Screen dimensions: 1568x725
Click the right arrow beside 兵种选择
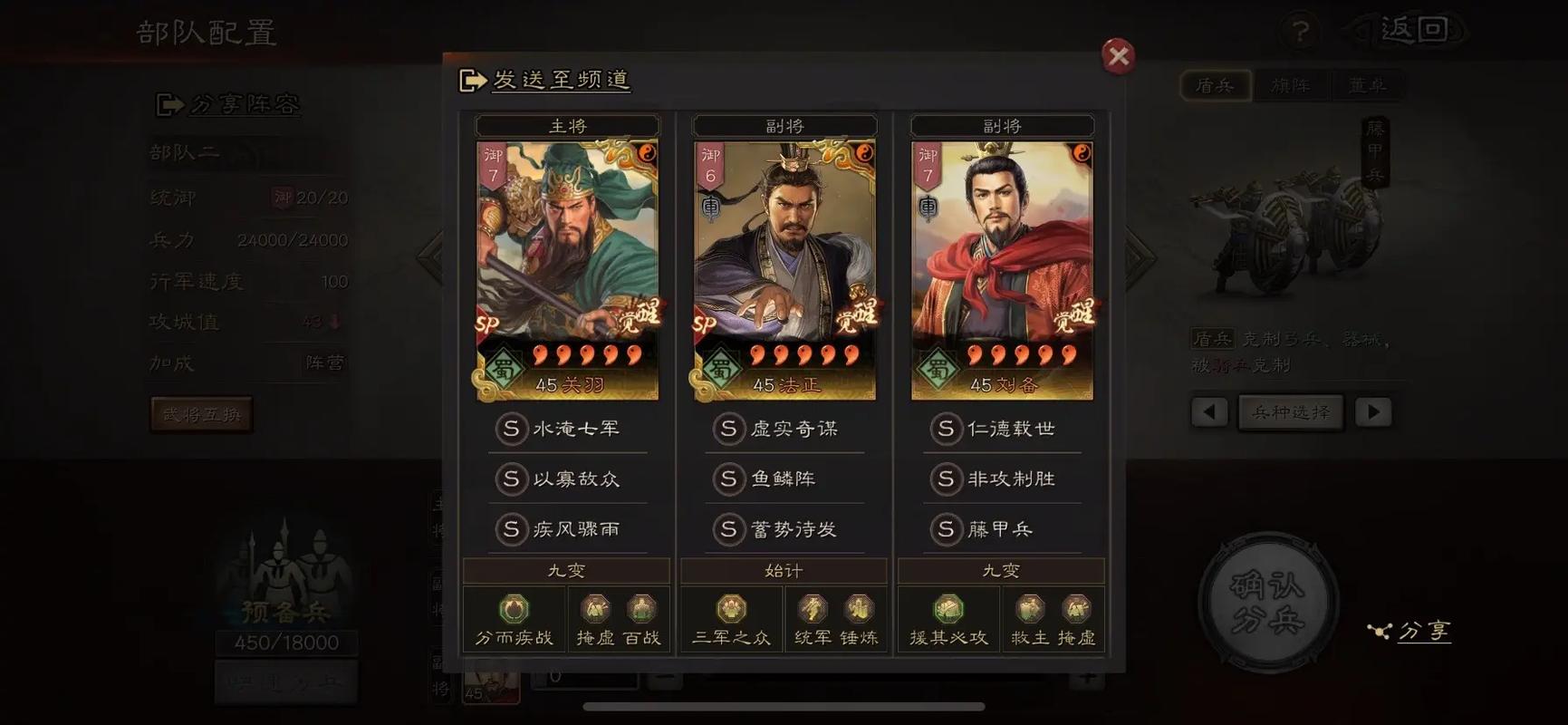pyautogui.click(x=1373, y=411)
